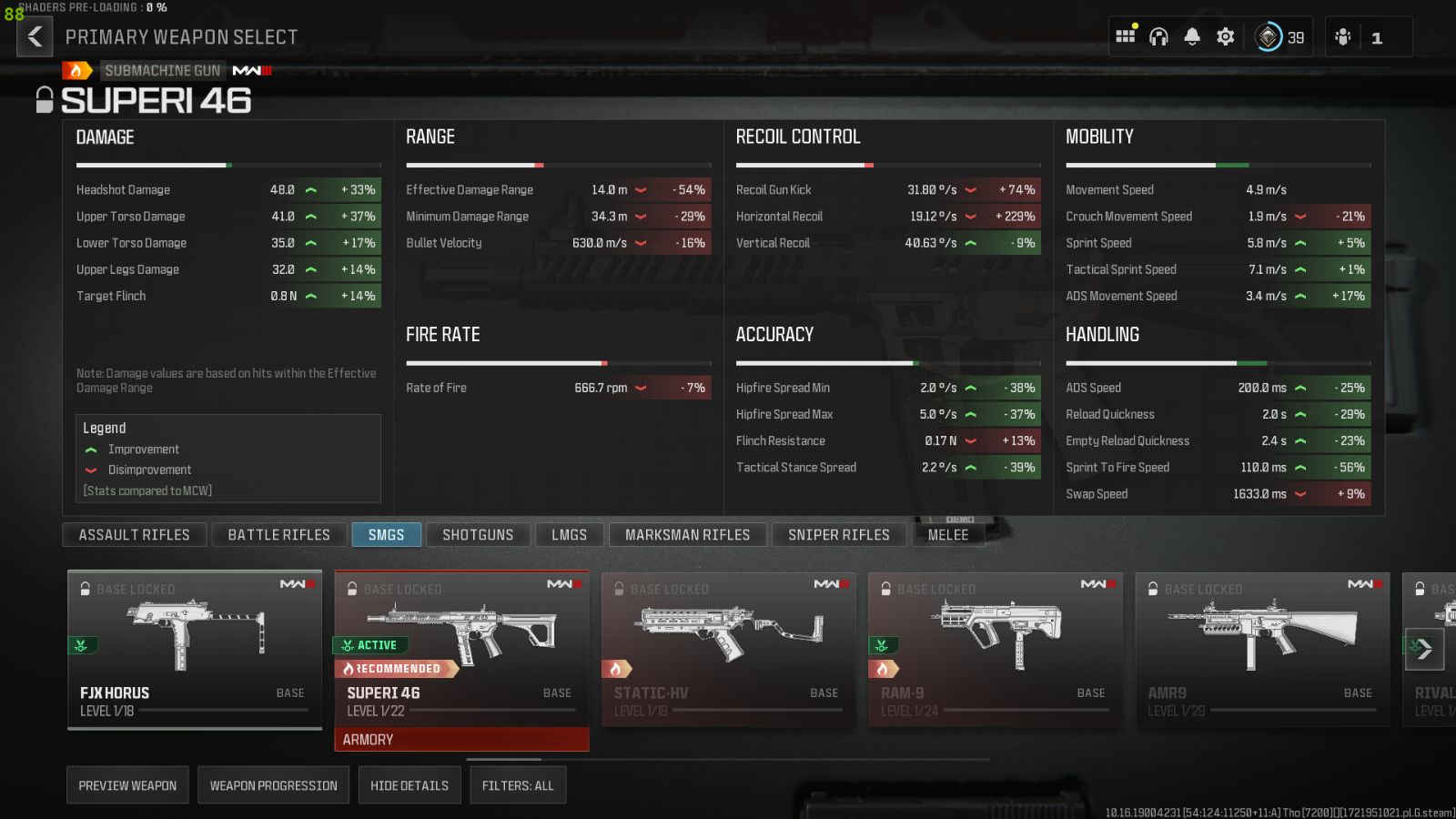Switch to the Shotguns category tab

pyautogui.click(x=478, y=534)
